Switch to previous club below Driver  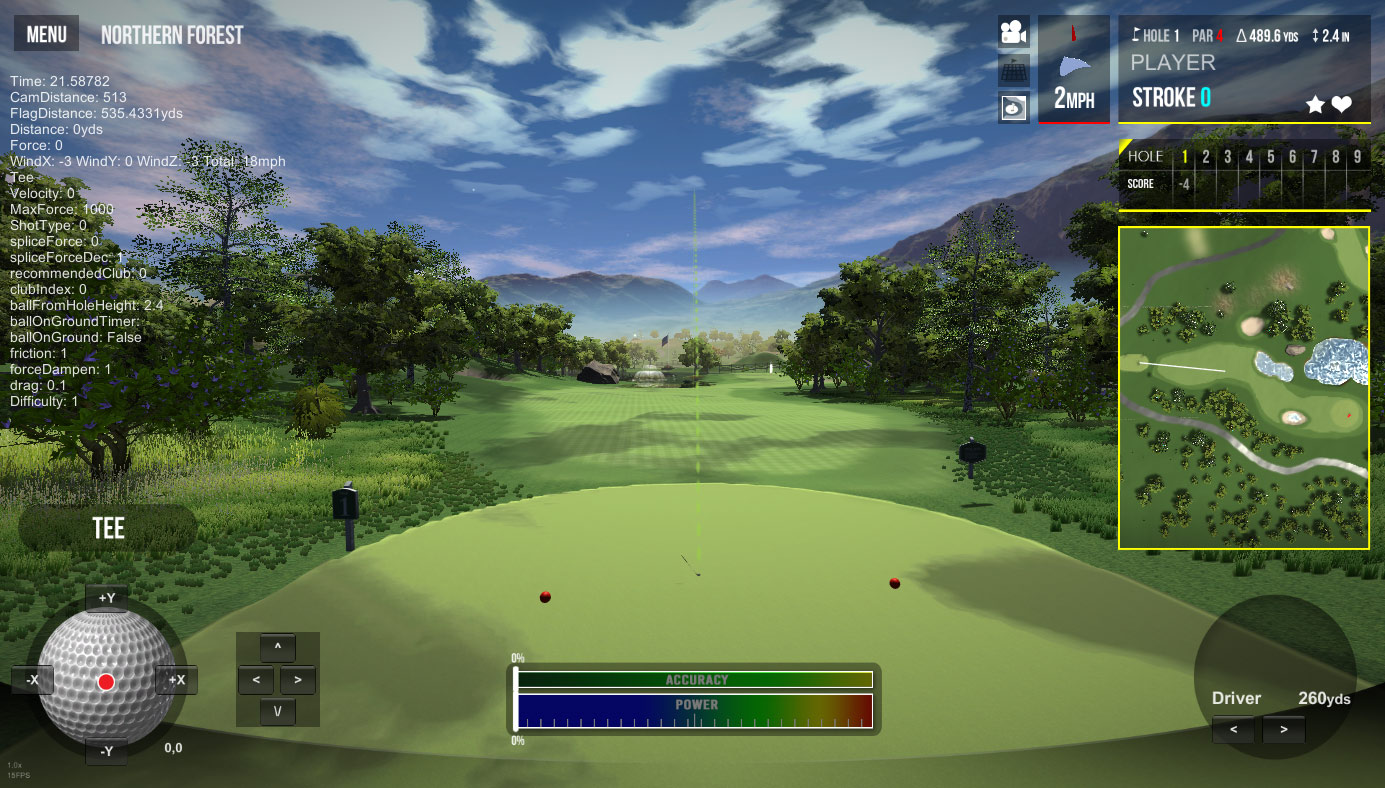coord(1234,729)
